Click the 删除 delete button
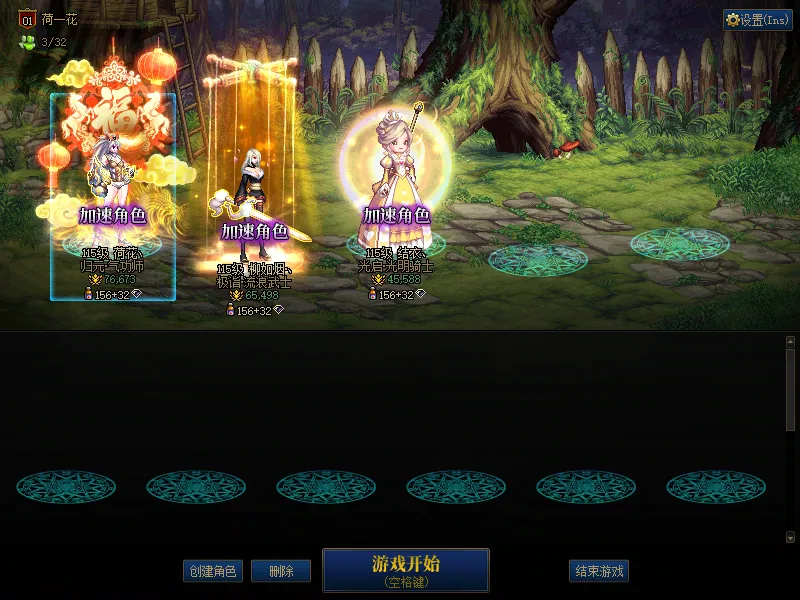Image resolution: width=800 pixels, height=600 pixels. (x=281, y=571)
